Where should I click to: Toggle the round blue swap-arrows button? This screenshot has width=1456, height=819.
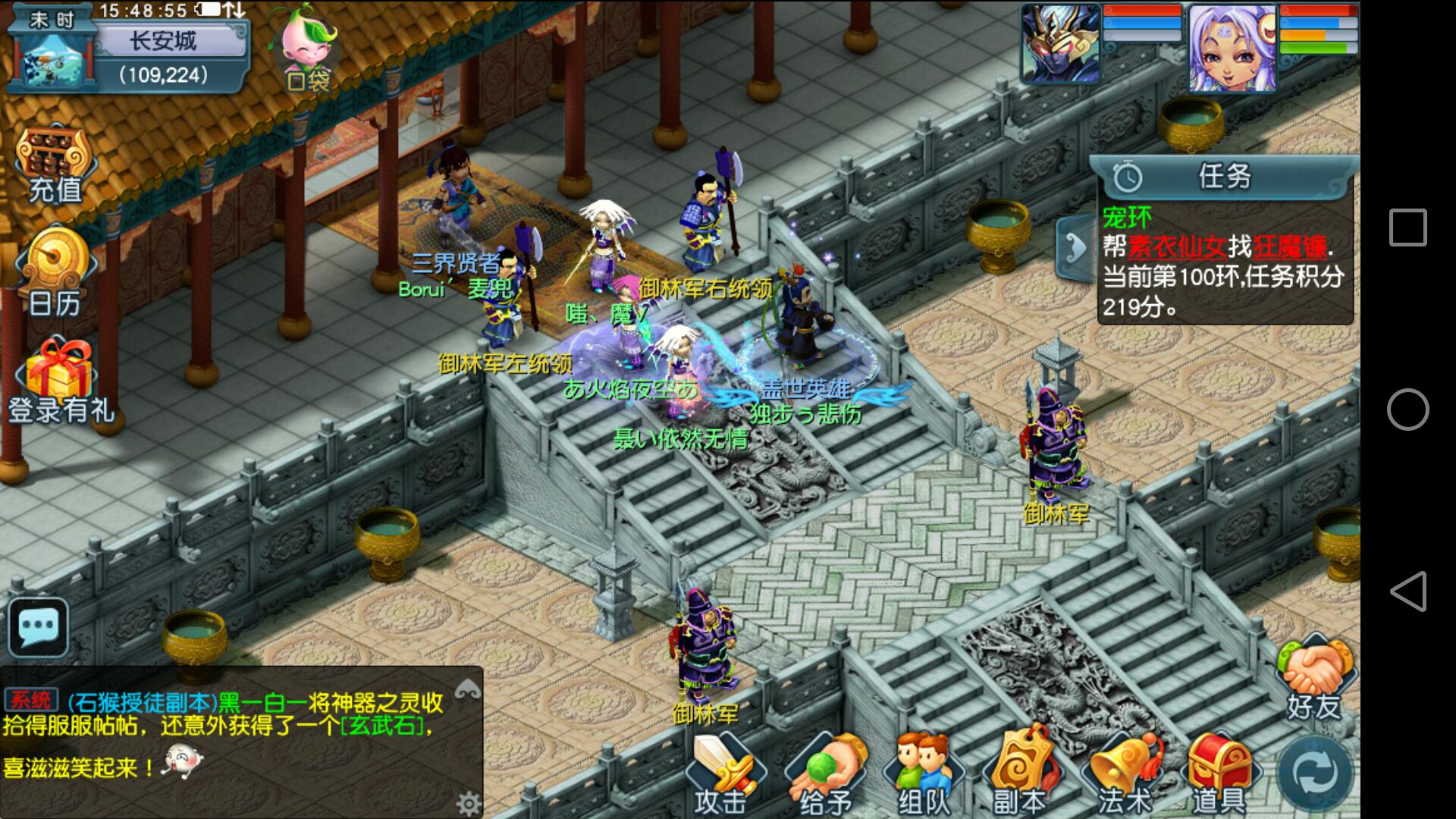point(1315,773)
